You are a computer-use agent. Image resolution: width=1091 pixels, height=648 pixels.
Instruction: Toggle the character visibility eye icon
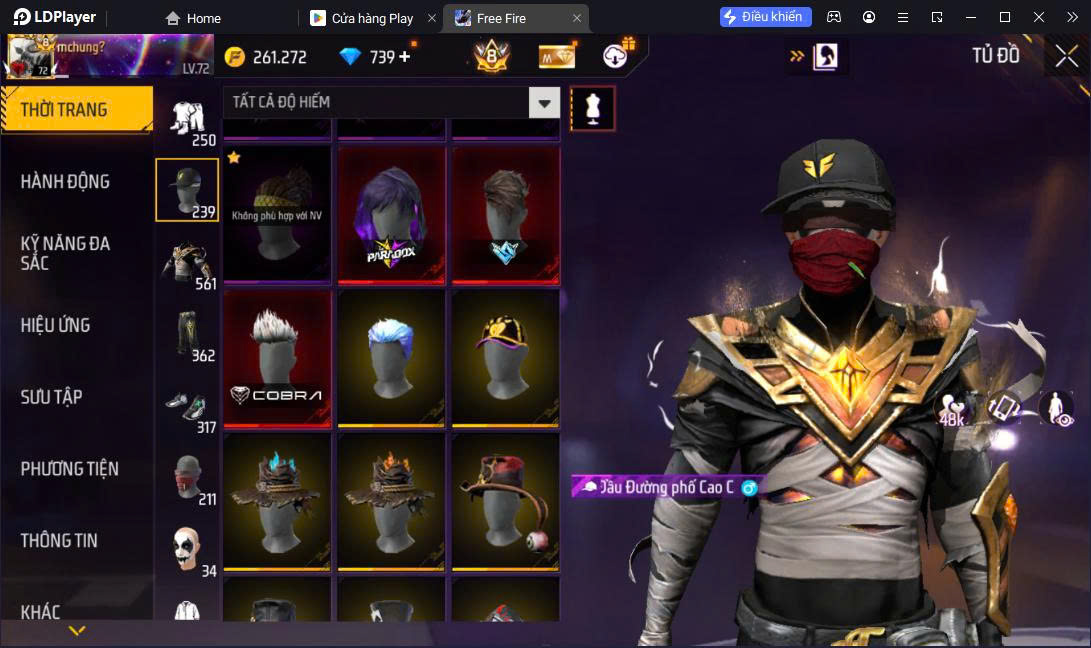1057,408
